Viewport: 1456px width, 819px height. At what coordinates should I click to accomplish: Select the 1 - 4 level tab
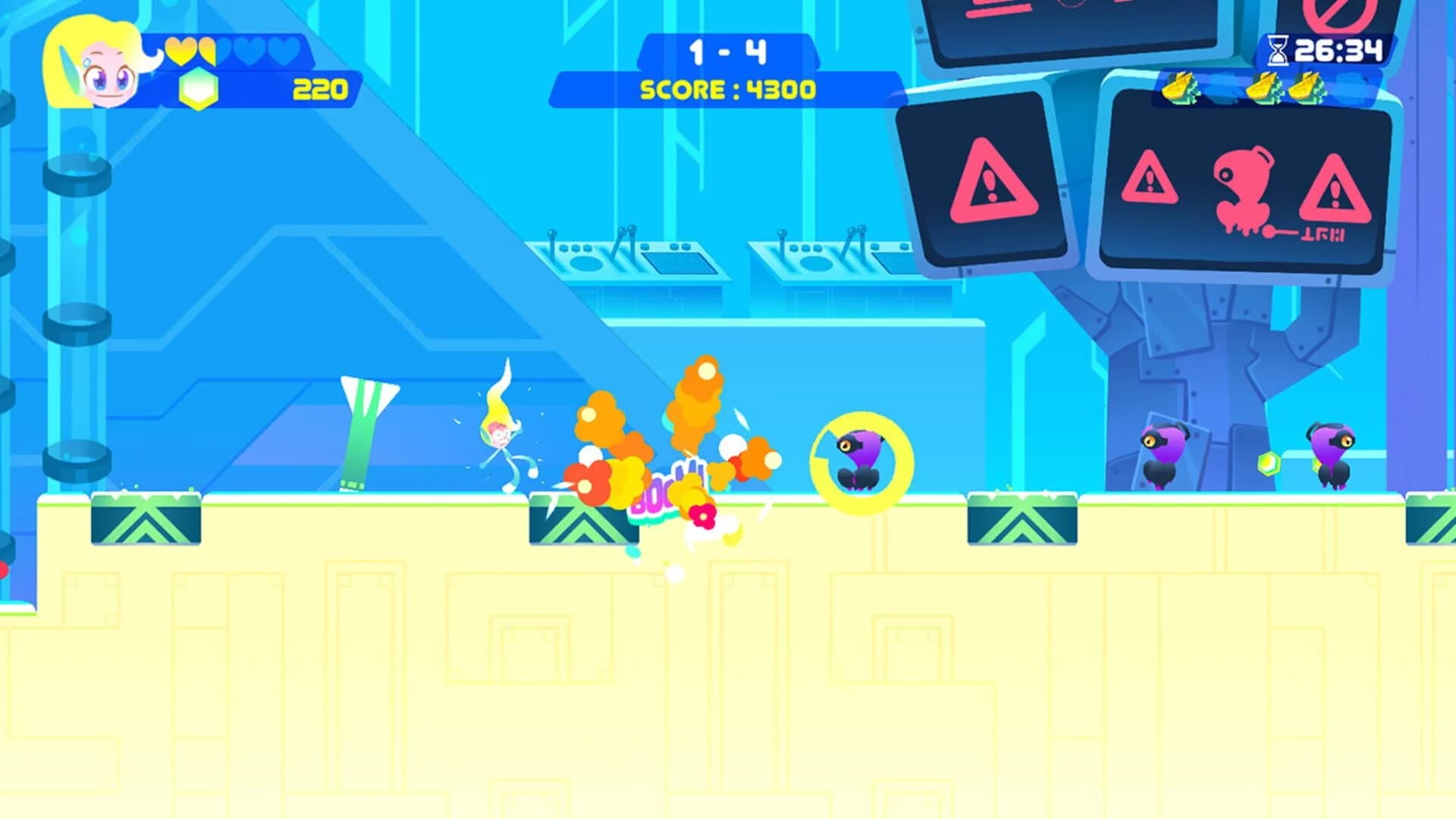[x=728, y=49]
